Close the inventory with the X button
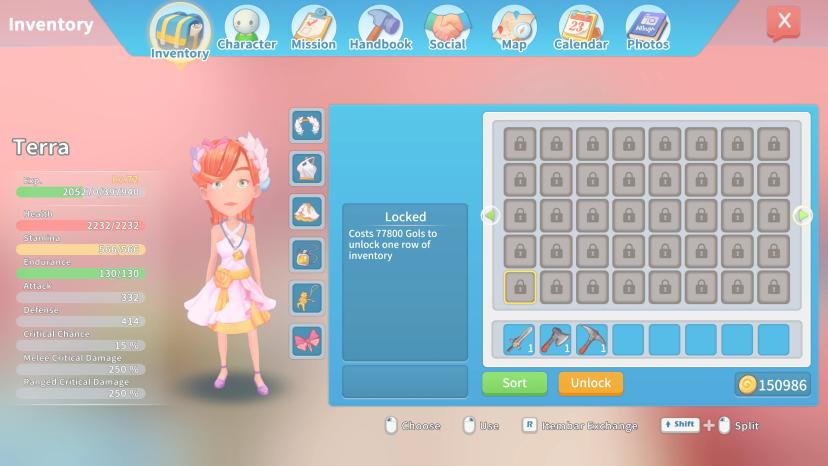 click(783, 21)
